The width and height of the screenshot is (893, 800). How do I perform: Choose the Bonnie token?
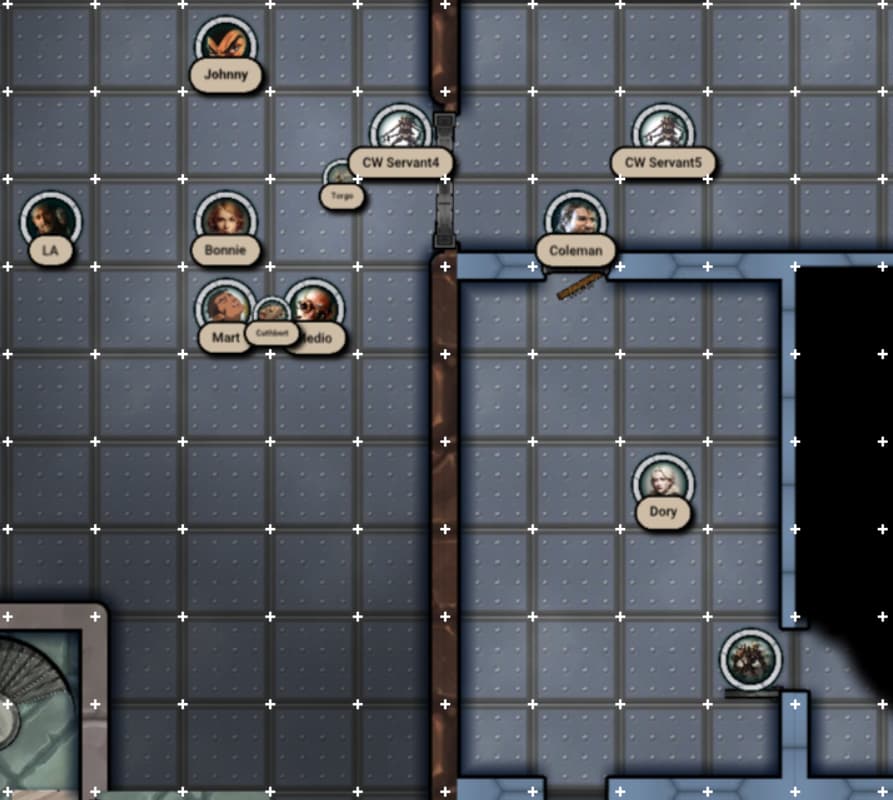tap(226, 220)
